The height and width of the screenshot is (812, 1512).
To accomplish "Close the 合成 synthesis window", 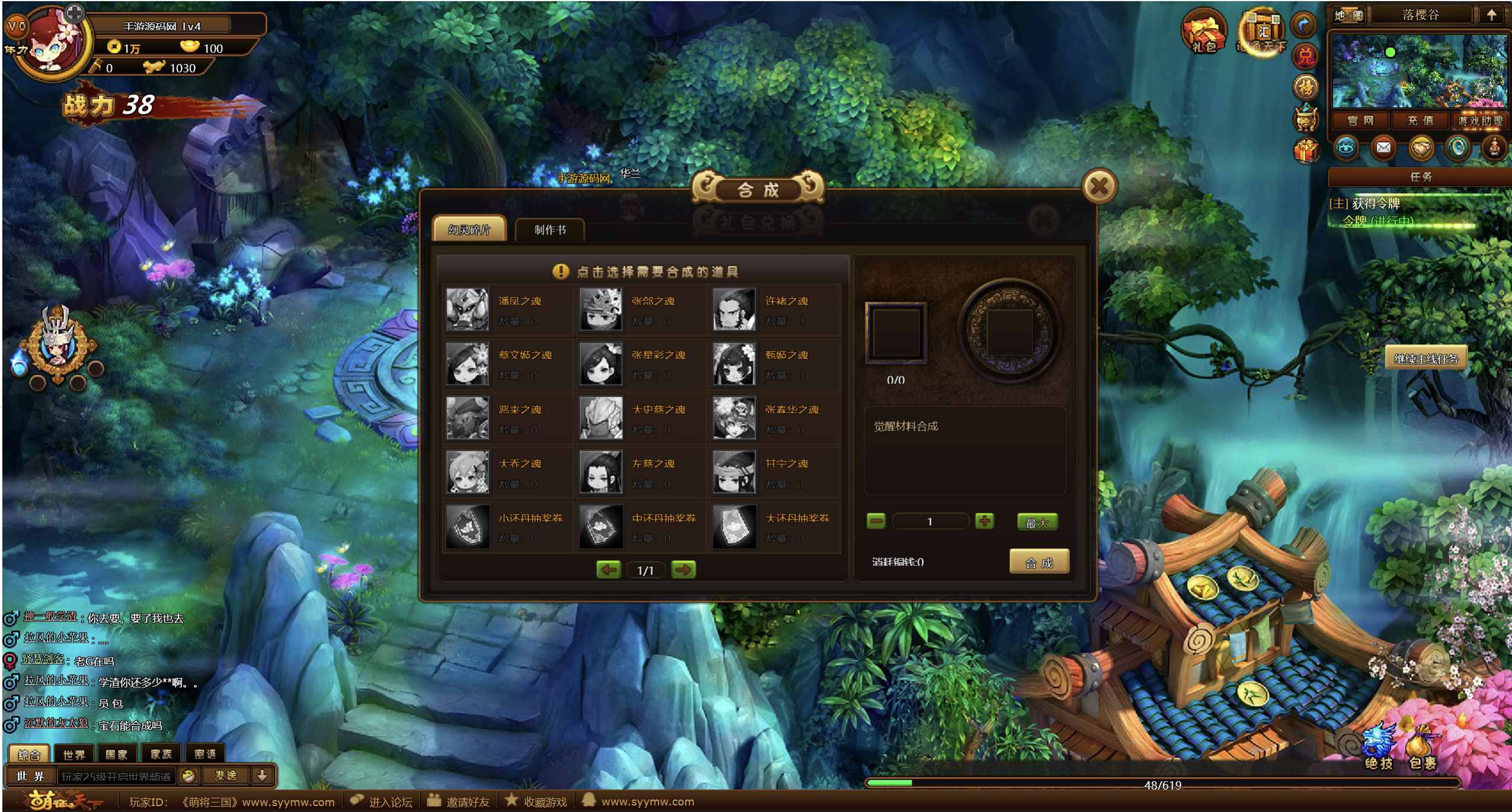I will (1098, 187).
